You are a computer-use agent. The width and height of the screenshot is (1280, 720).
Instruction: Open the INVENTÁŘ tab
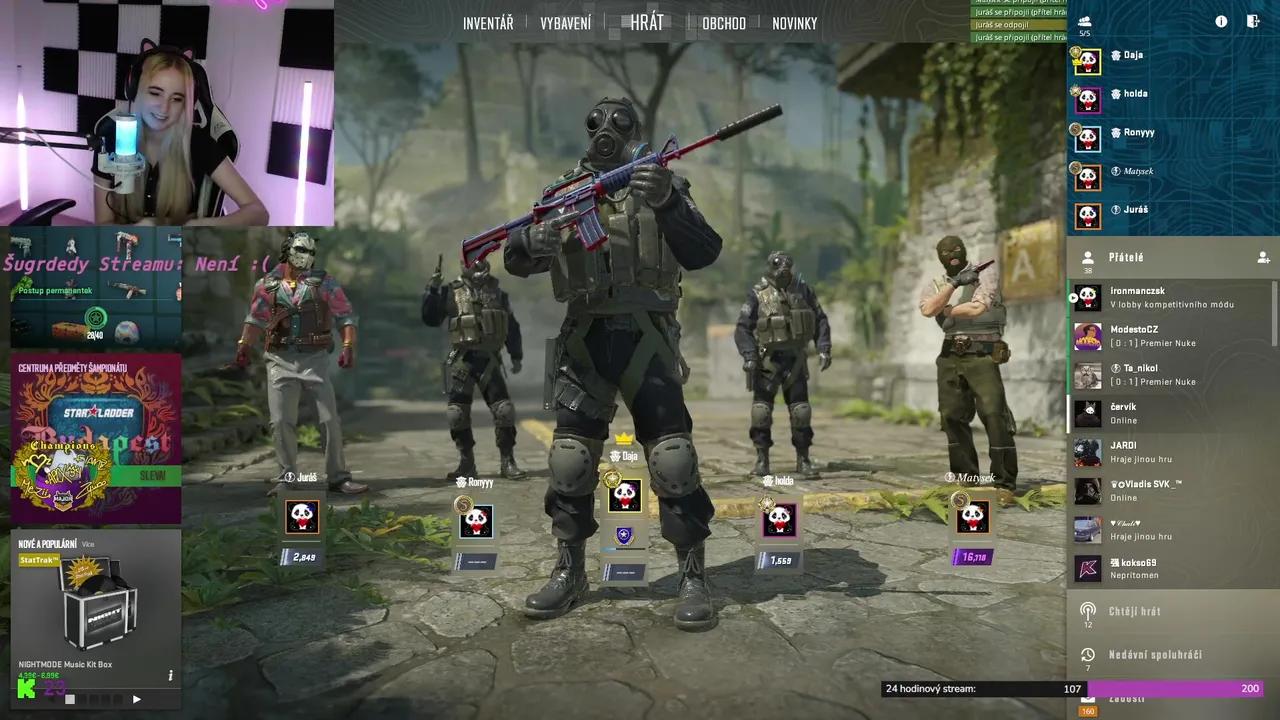tap(487, 23)
